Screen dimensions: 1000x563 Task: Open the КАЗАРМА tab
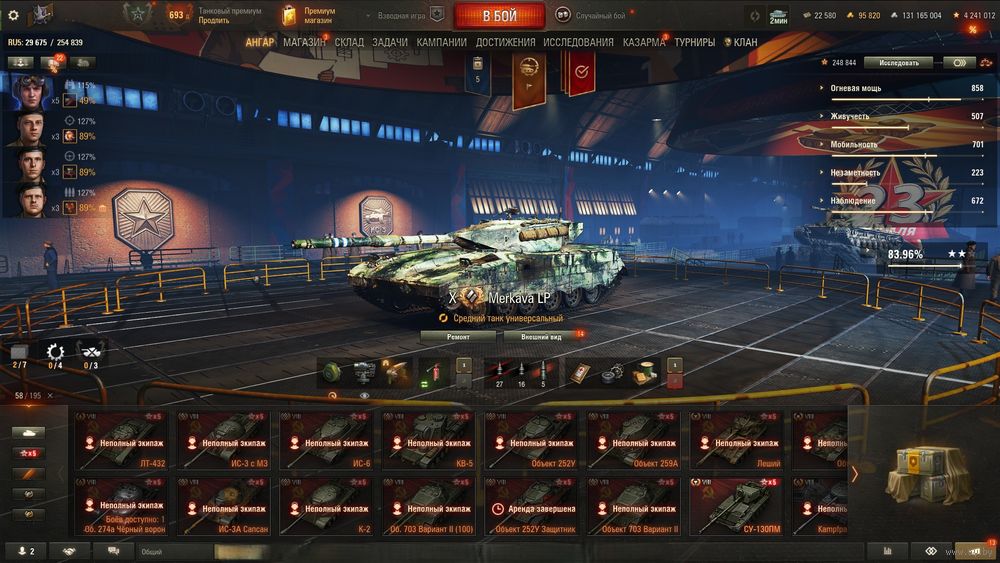pyautogui.click(x=643, y=42)
